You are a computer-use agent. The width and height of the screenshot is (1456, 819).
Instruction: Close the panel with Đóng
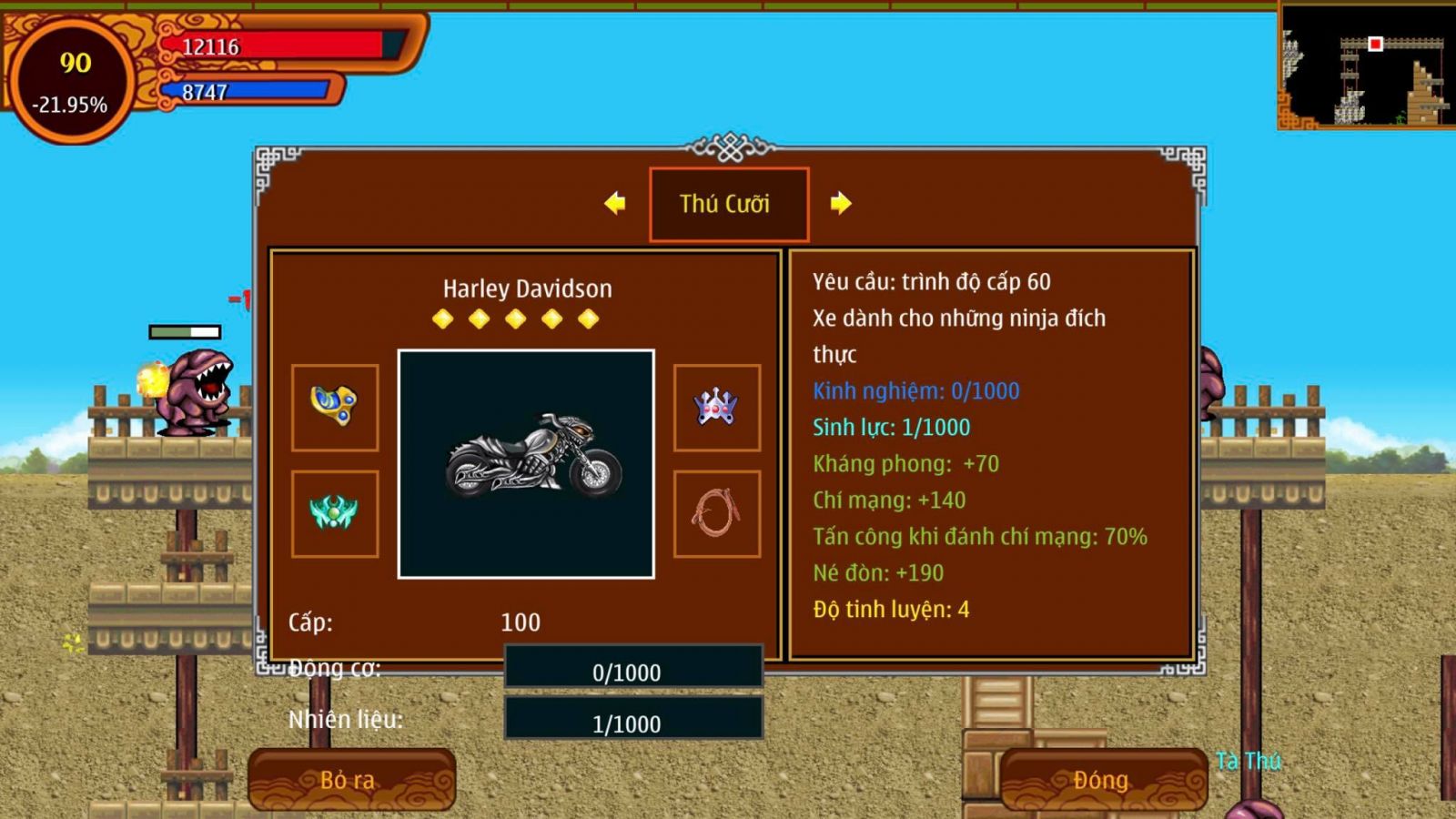pos(1103,780)
